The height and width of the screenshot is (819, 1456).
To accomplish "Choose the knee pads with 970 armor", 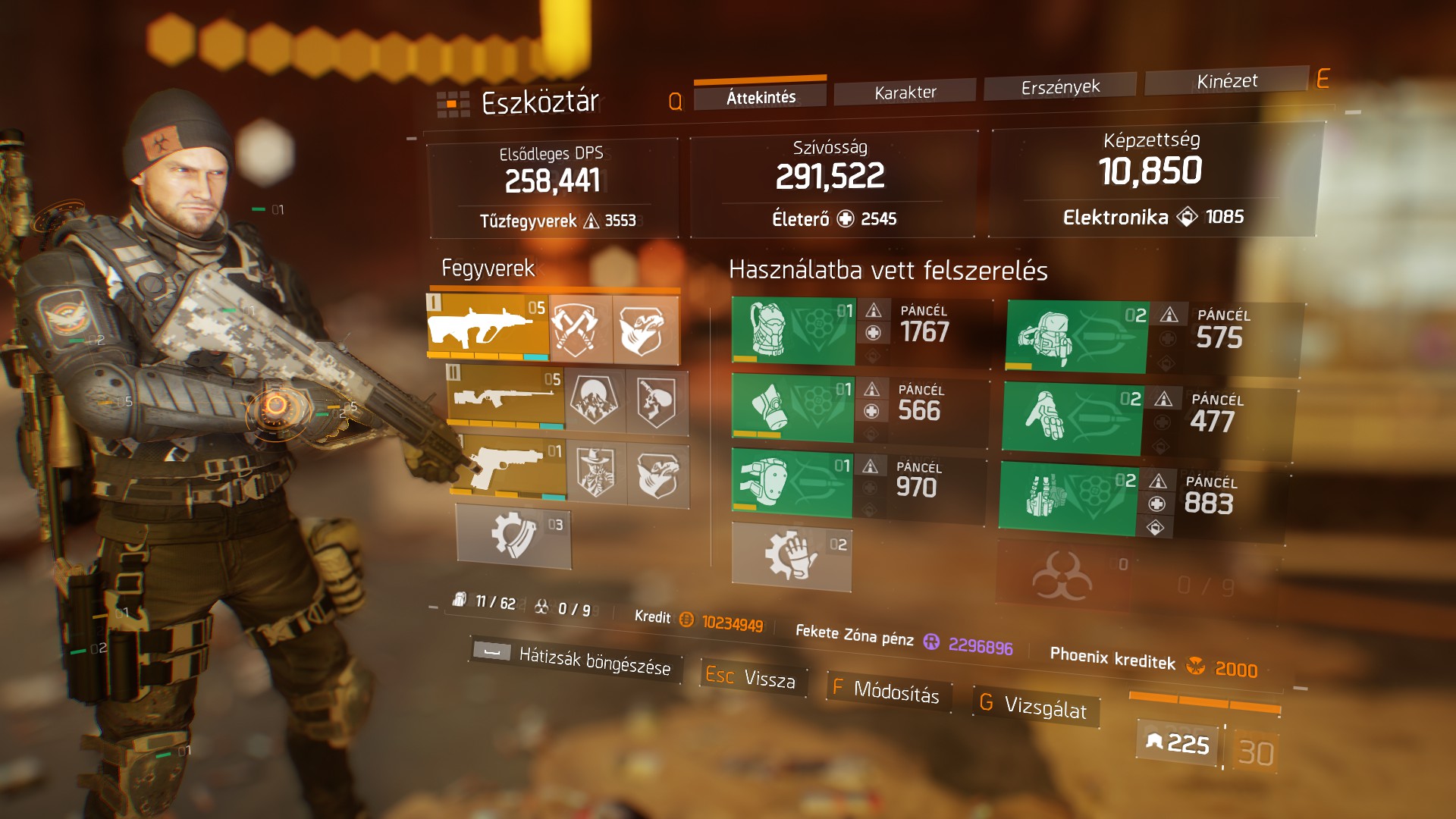I will (x=791, y=482).
